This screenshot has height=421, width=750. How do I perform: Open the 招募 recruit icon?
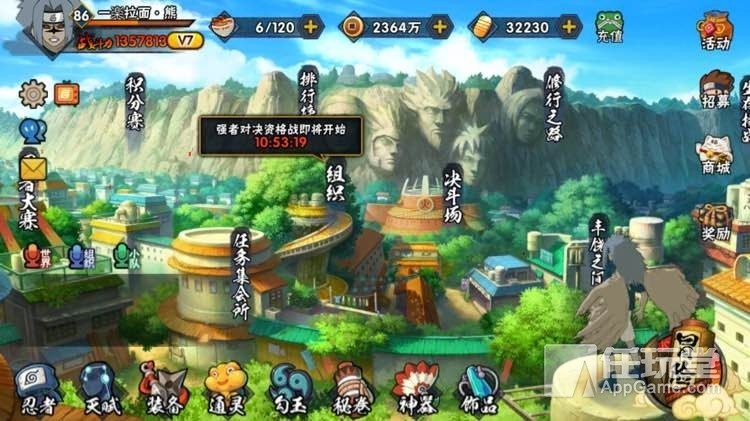pyautogui.click(x=715, y=88)
